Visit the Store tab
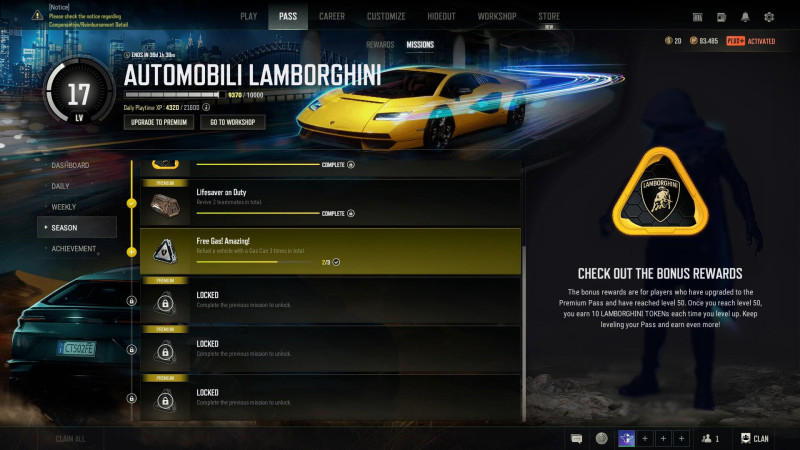The image size is (800, 450). click(x=549, y=16)
